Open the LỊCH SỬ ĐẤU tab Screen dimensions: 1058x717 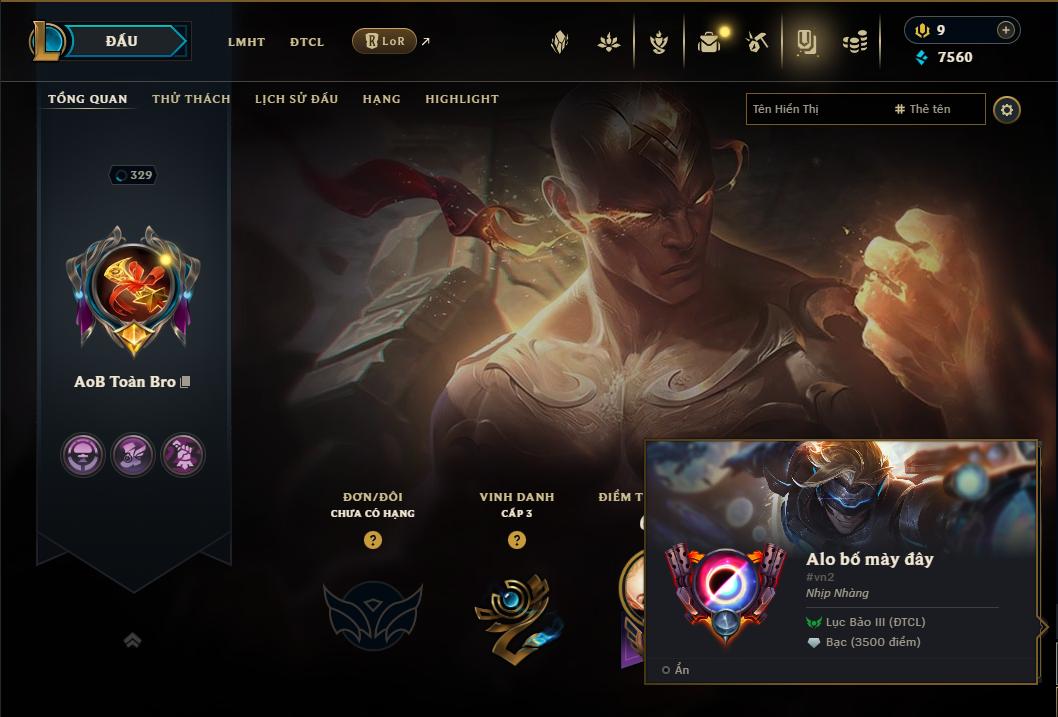tap(296, 99)
